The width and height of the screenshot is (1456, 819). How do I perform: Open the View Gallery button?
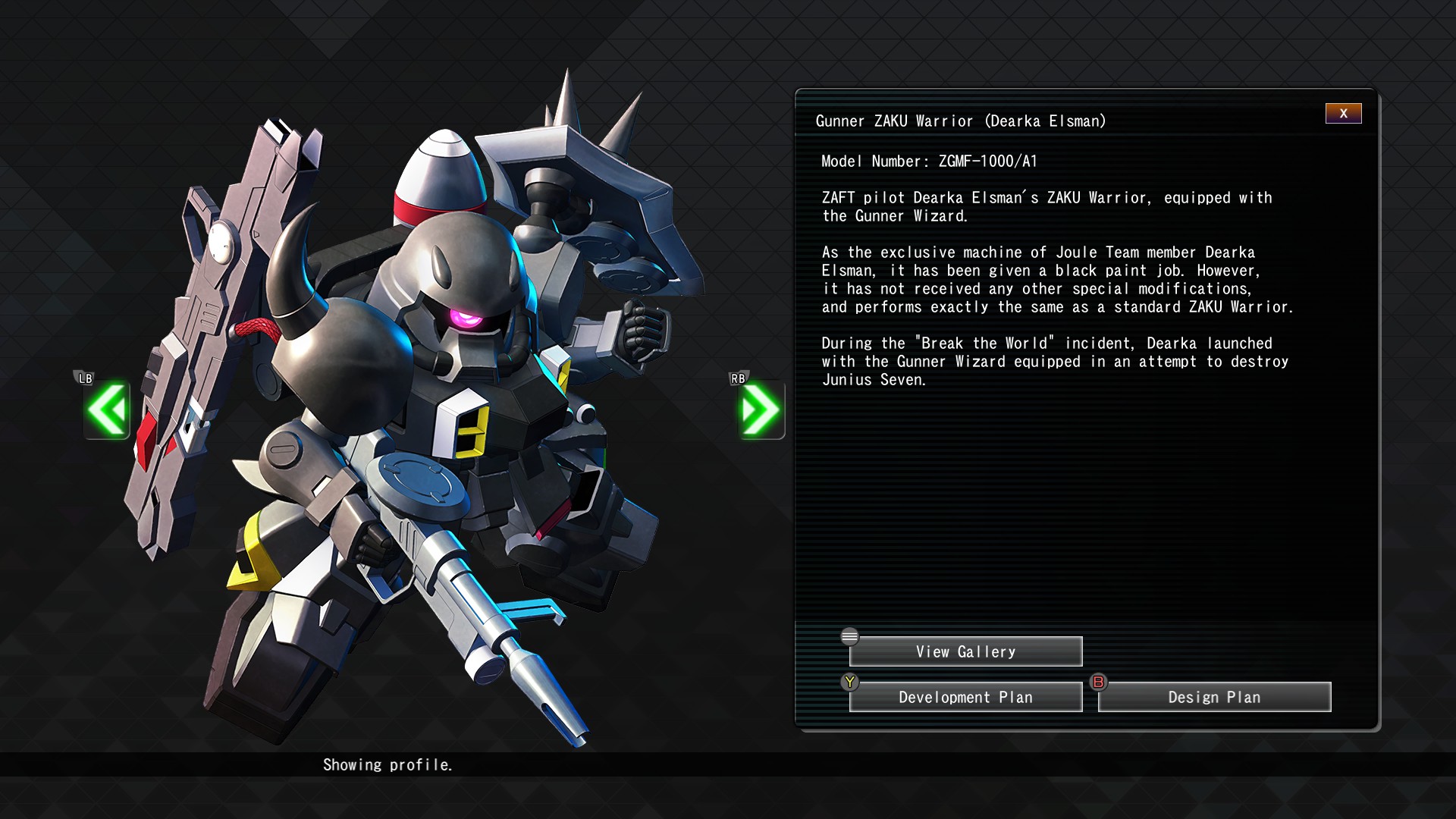coord(965,651)
